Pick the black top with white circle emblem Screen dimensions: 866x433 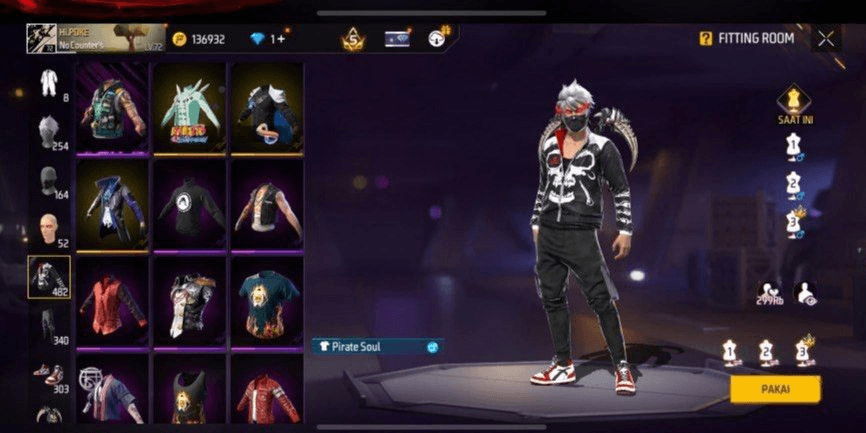point(189,205)
